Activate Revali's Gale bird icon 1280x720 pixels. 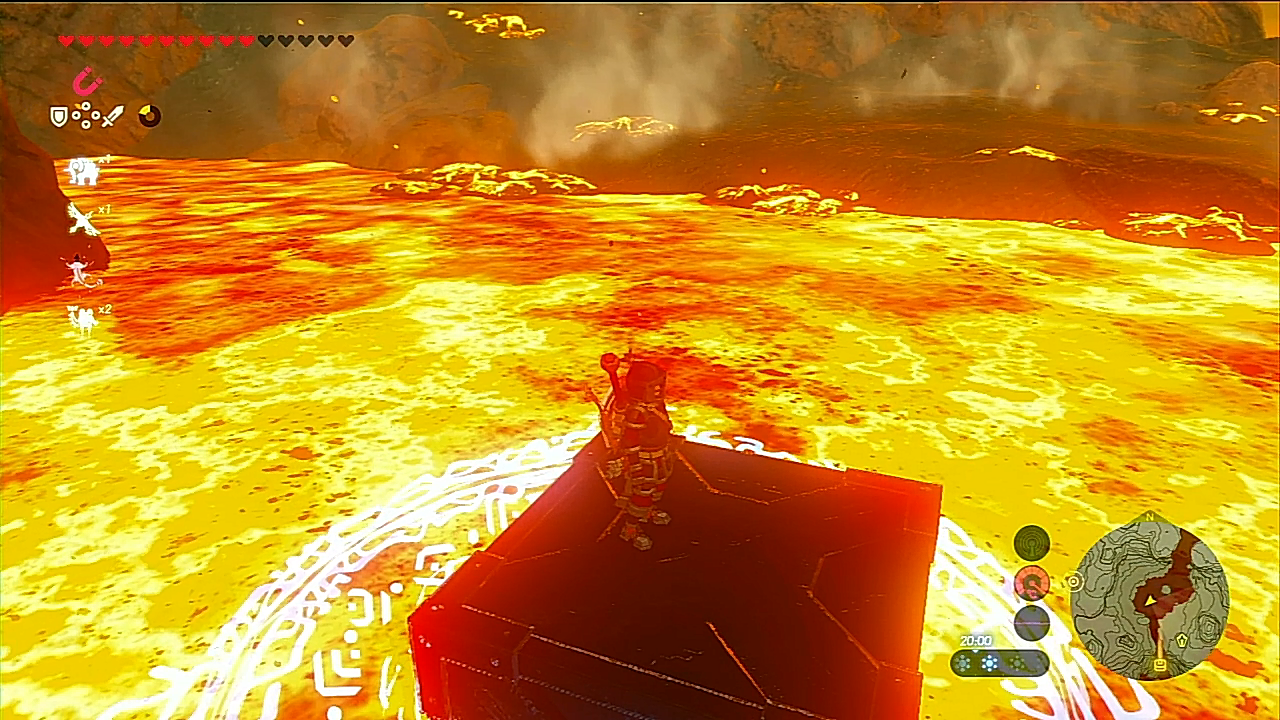(x=82, y=219)
